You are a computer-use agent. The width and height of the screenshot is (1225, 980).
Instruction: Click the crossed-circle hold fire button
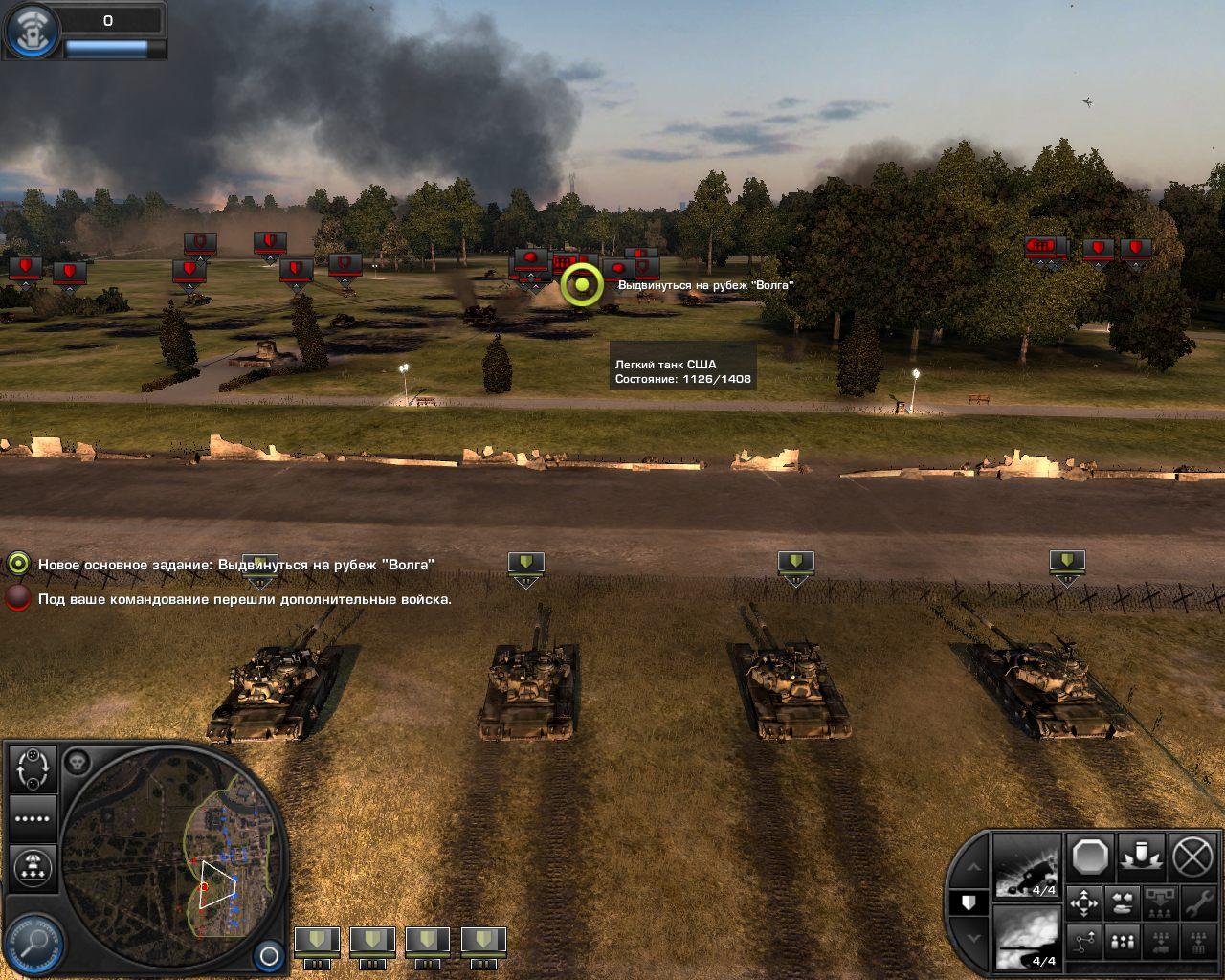tap(1192, 857)
